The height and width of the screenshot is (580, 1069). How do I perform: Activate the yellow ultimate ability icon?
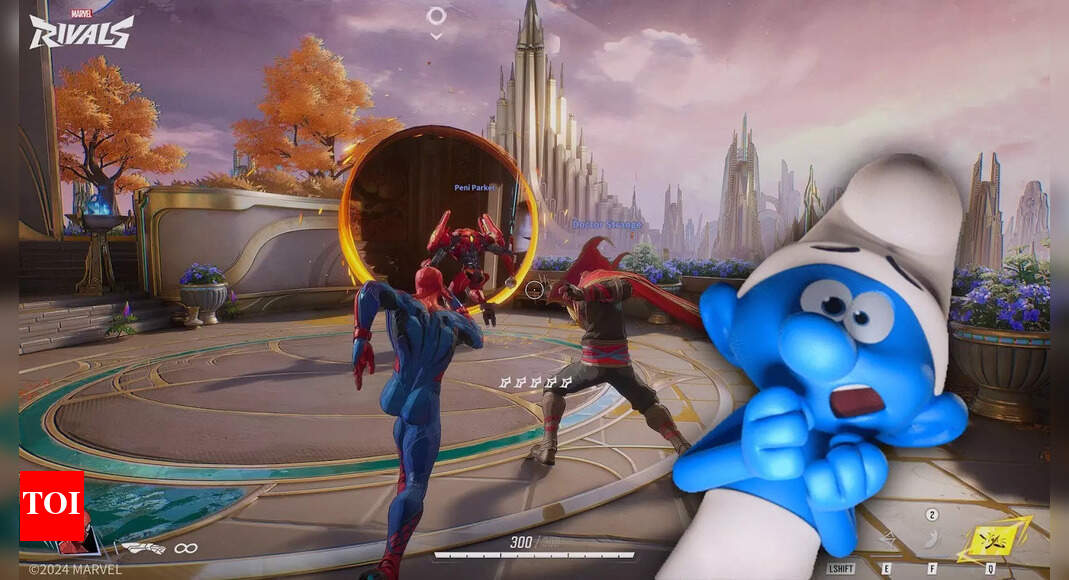[x=992, y=540]
